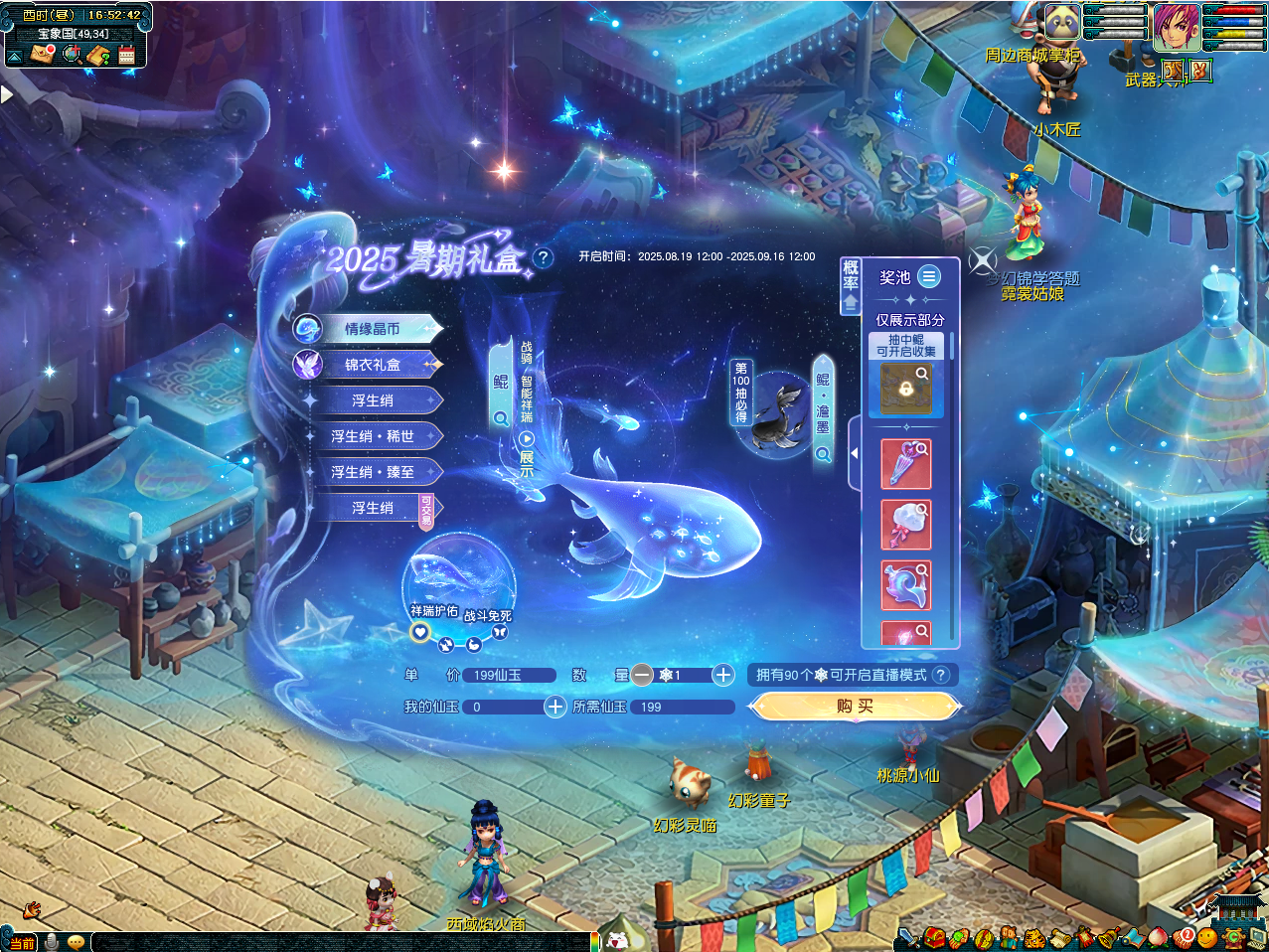Collapse the prize pool panel with the side arrow

(x=854, y=453)
